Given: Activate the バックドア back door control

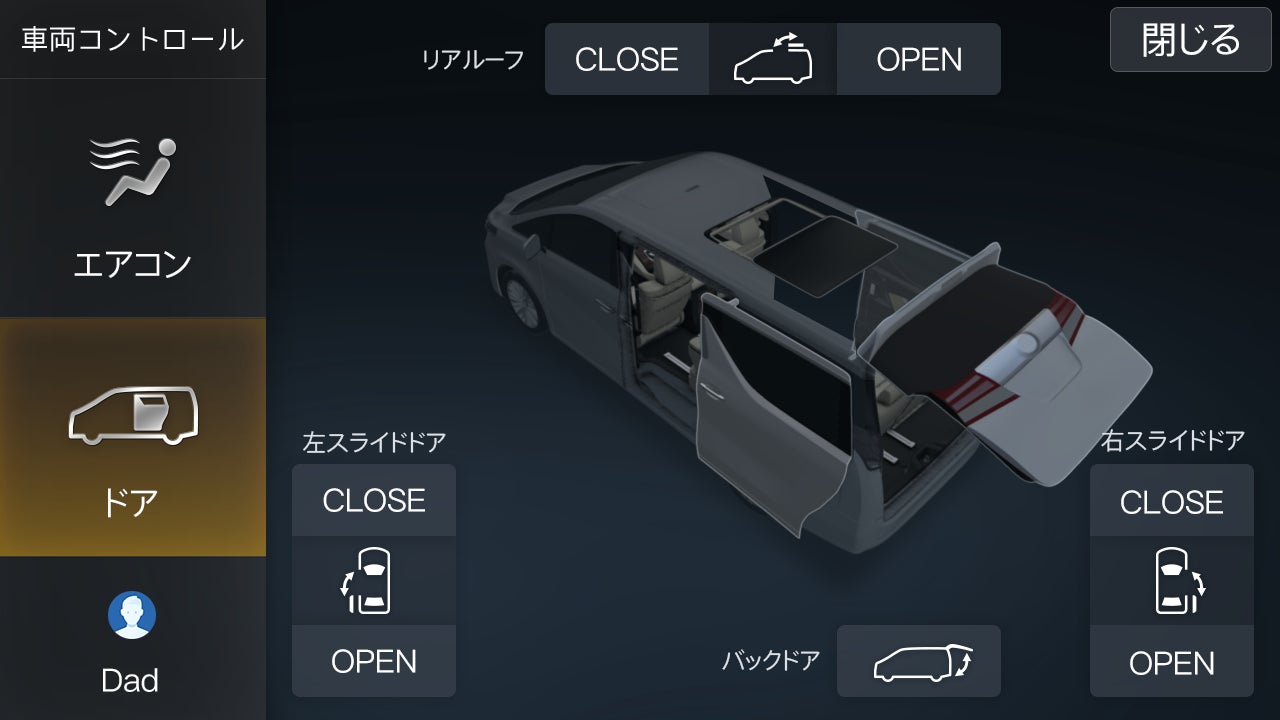Looking at the screenshot, I should 919,660.
